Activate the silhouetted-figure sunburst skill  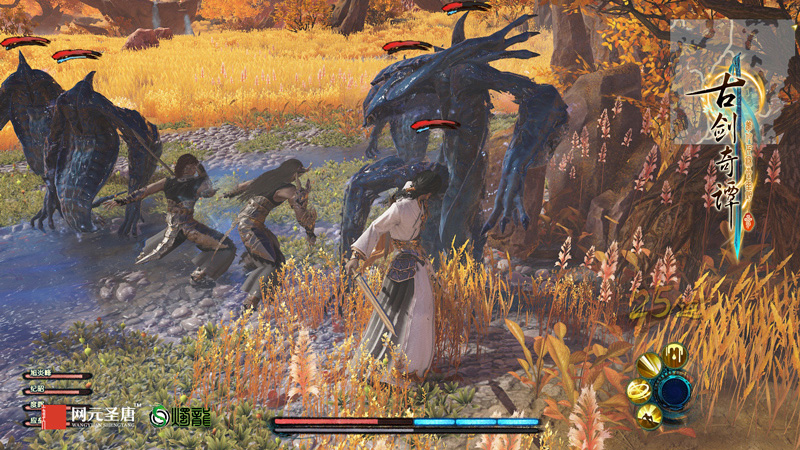(650, 415)
